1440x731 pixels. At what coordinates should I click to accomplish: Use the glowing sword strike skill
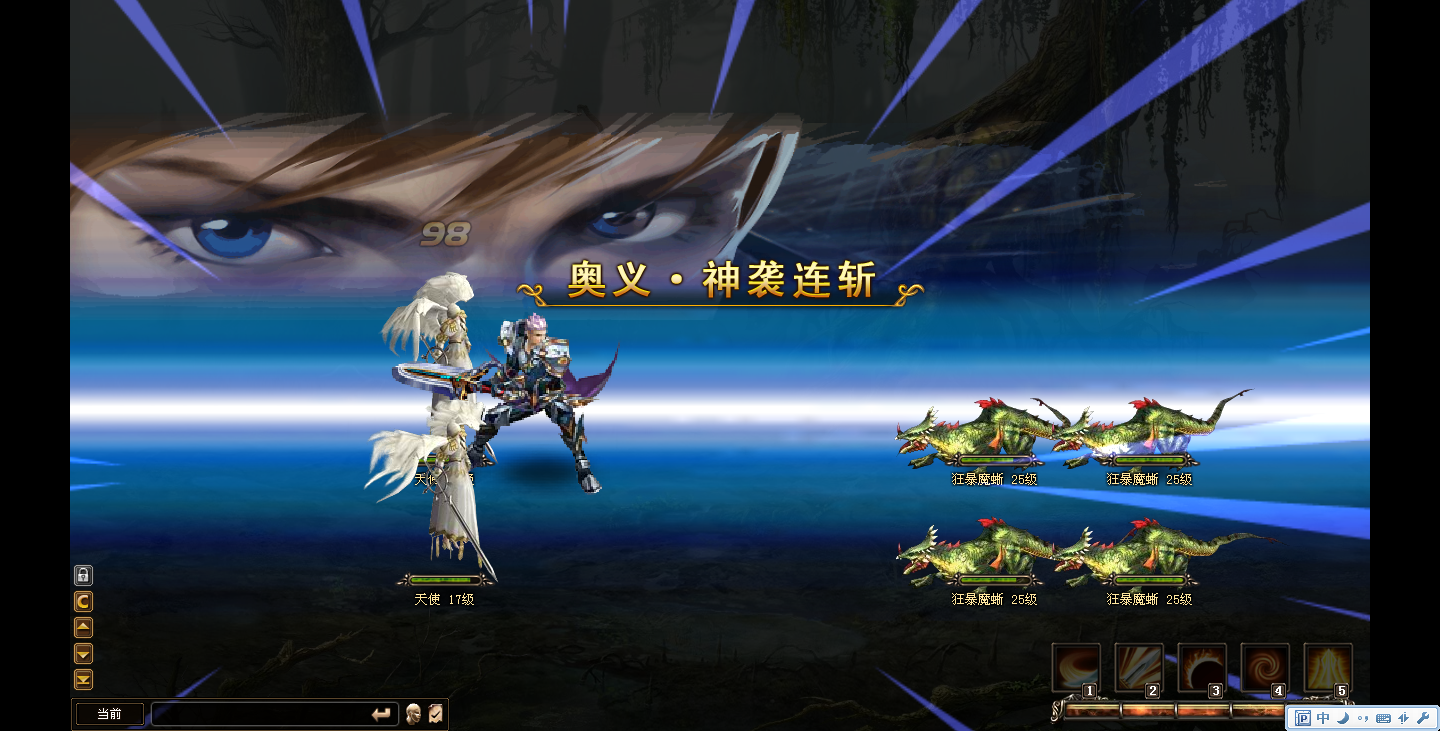pos(1139,667)
